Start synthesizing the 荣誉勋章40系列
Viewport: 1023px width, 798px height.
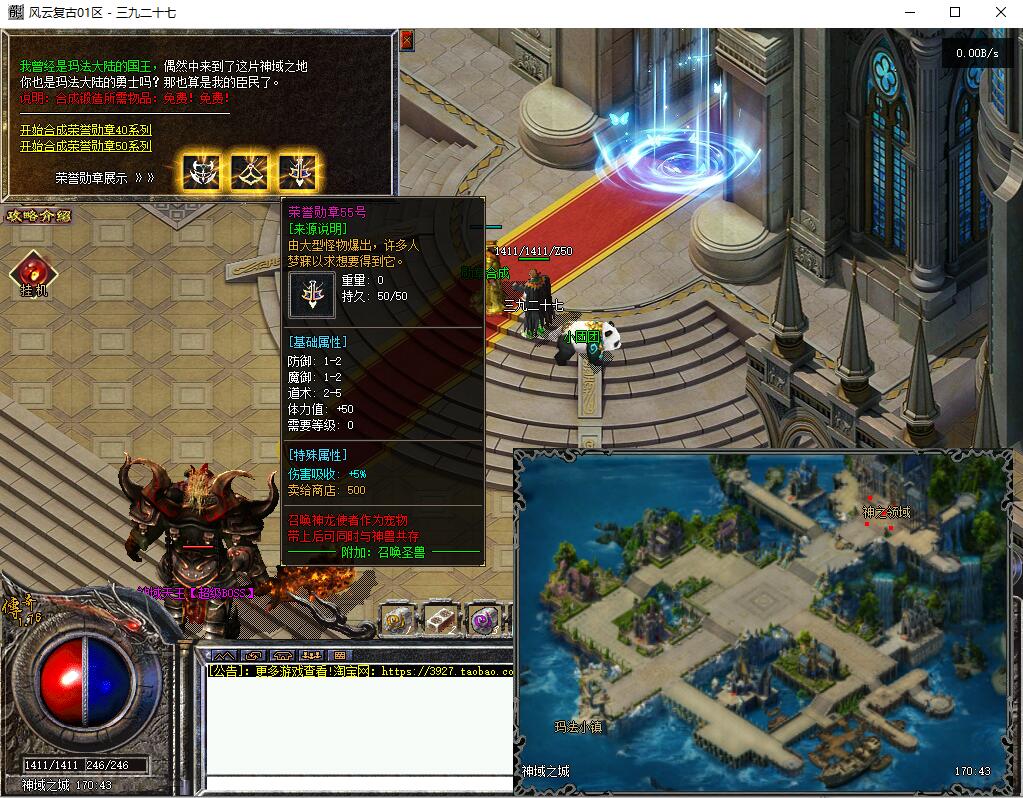point(86,130)
